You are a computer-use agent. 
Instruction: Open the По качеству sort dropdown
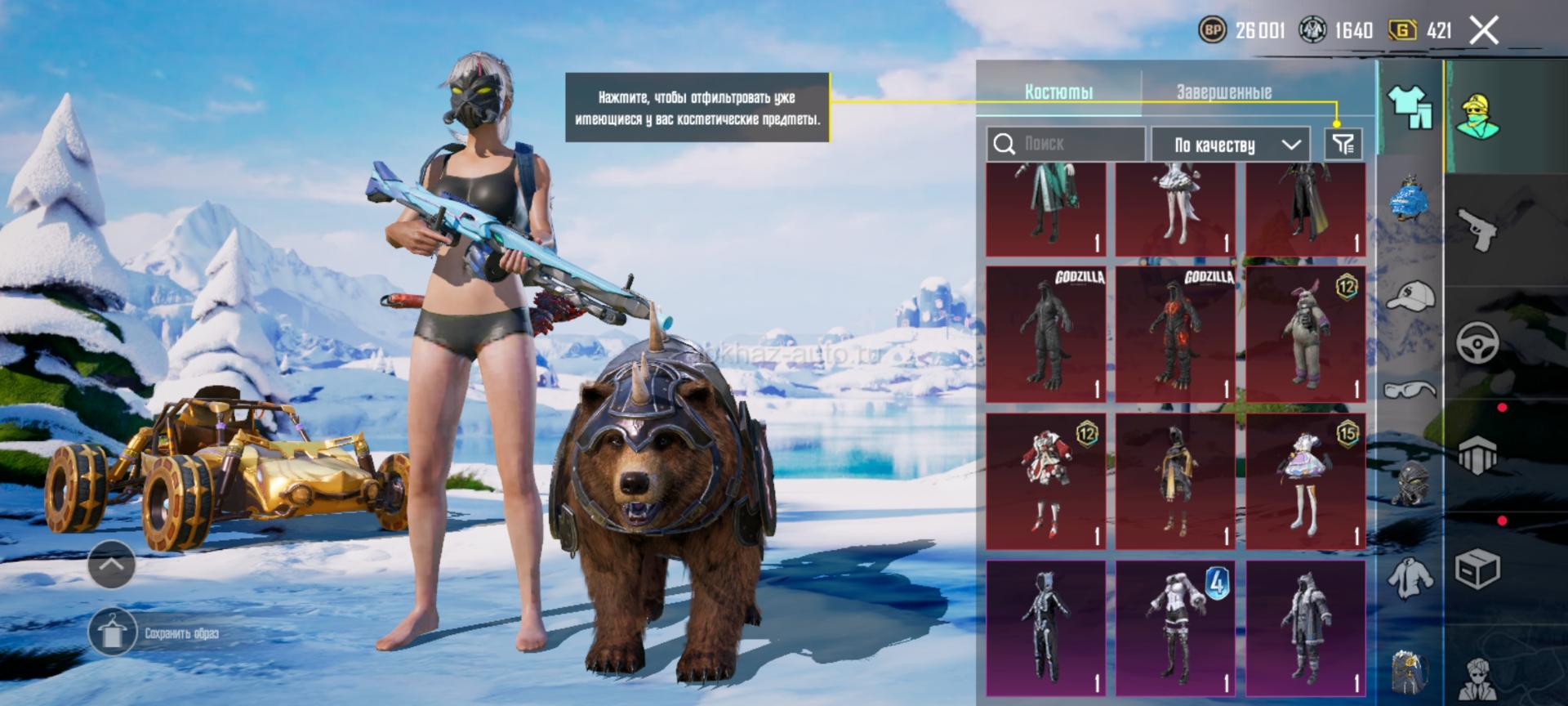(1230, 145)
